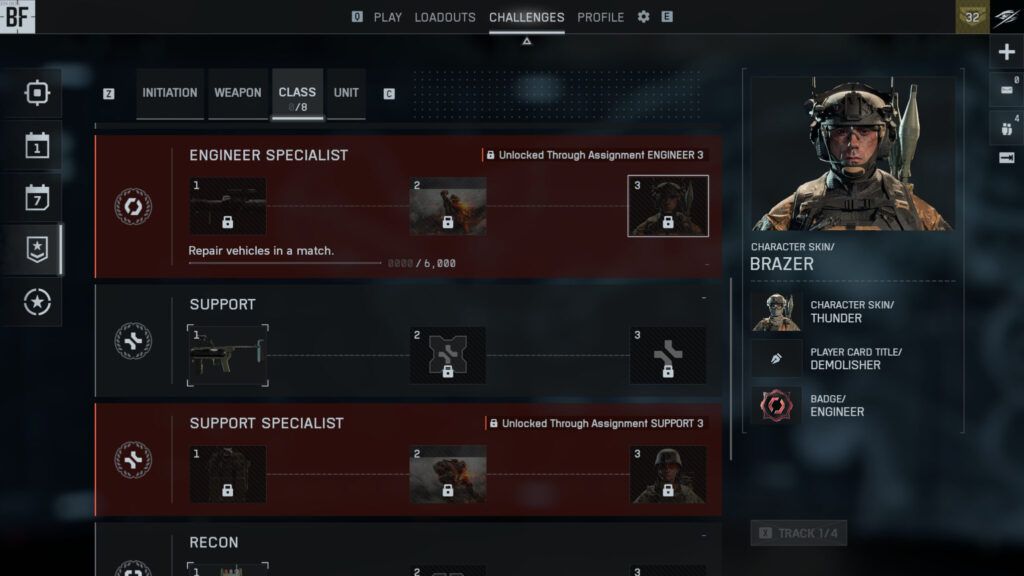The height and width of the screenshot is (576, 1024).
Task: Click the plus icon in top-right corner
Action: coord(1006,52)
